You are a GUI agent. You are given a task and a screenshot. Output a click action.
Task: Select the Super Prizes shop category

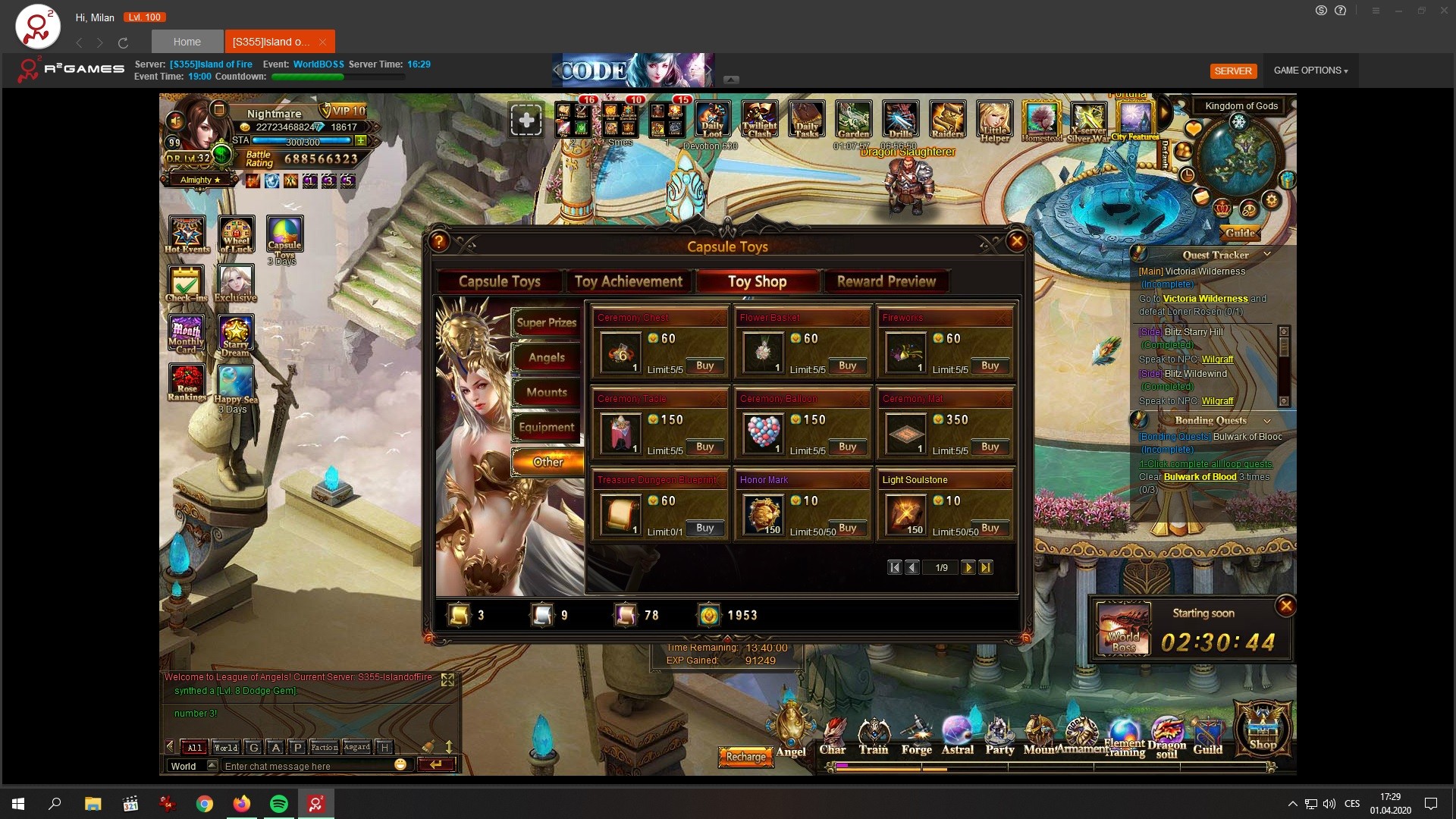click(x=546, y=322)
